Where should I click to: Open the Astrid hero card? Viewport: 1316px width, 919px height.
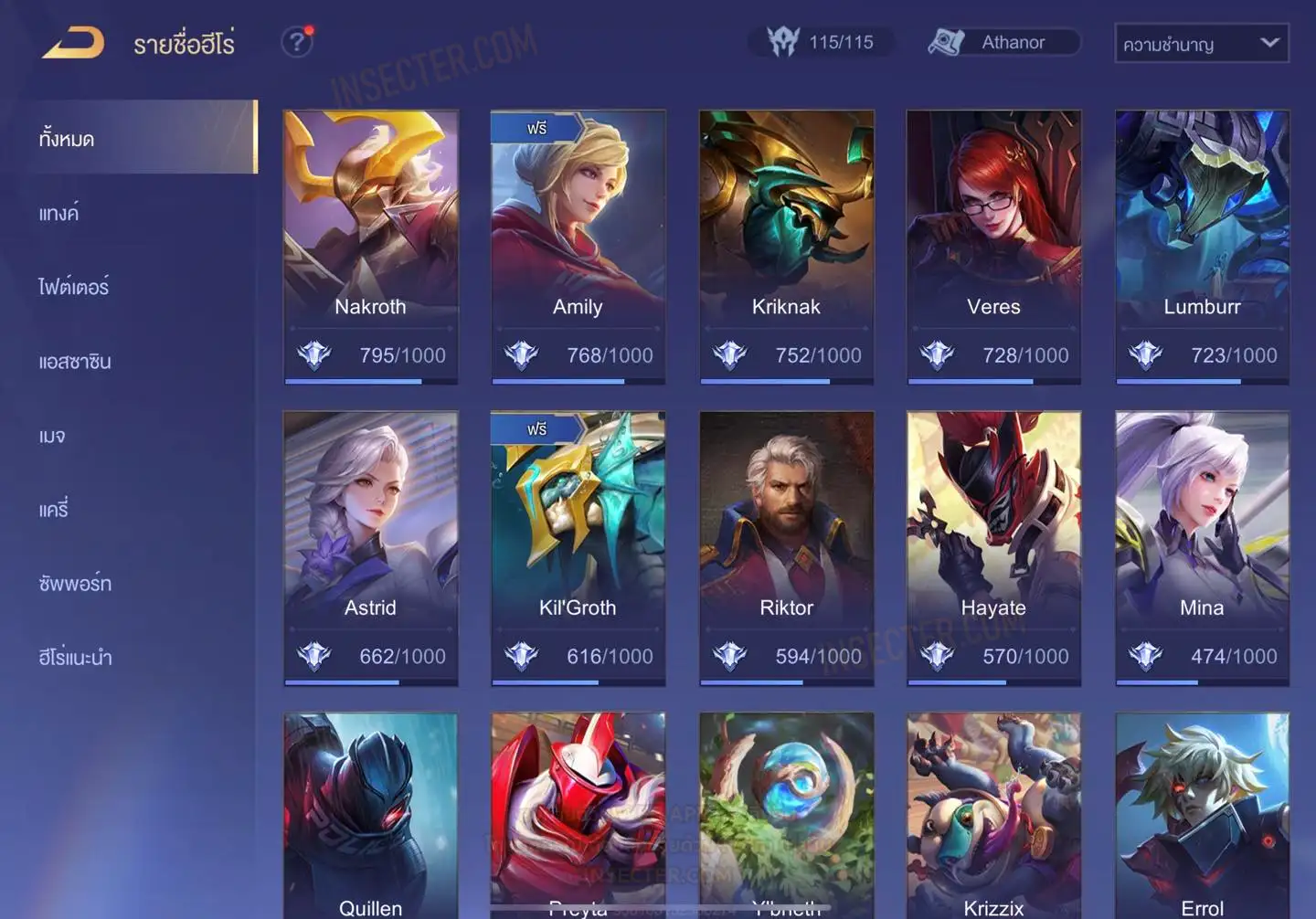click(x=370, y=548)
